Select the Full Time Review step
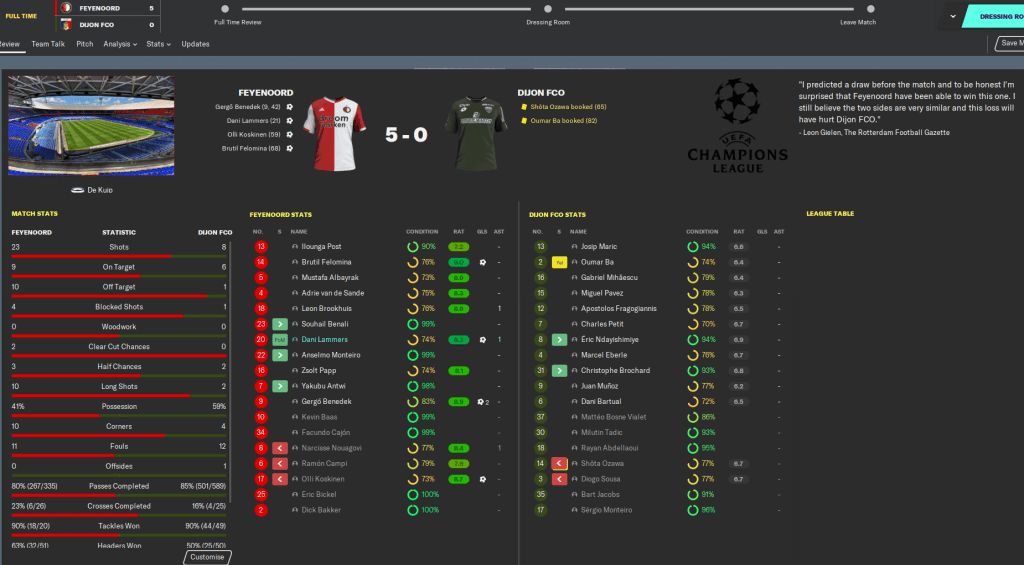This screenshot has height=565, width=1024. (238, 22)
